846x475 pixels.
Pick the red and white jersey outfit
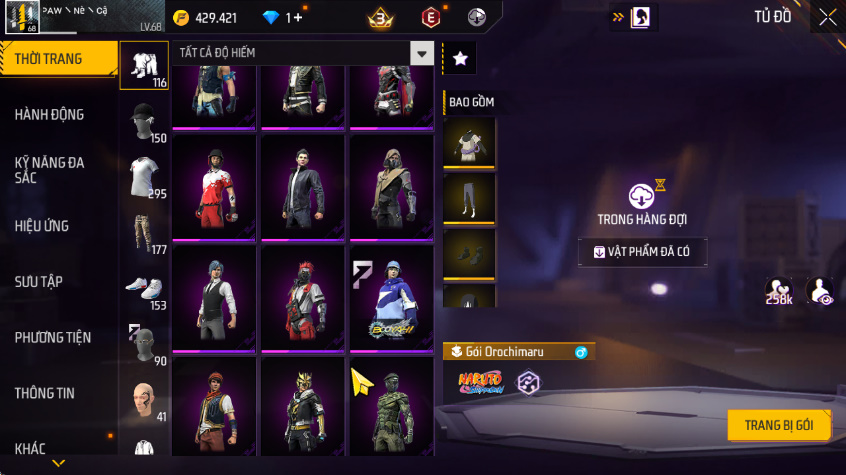click(x=215, y=188)
